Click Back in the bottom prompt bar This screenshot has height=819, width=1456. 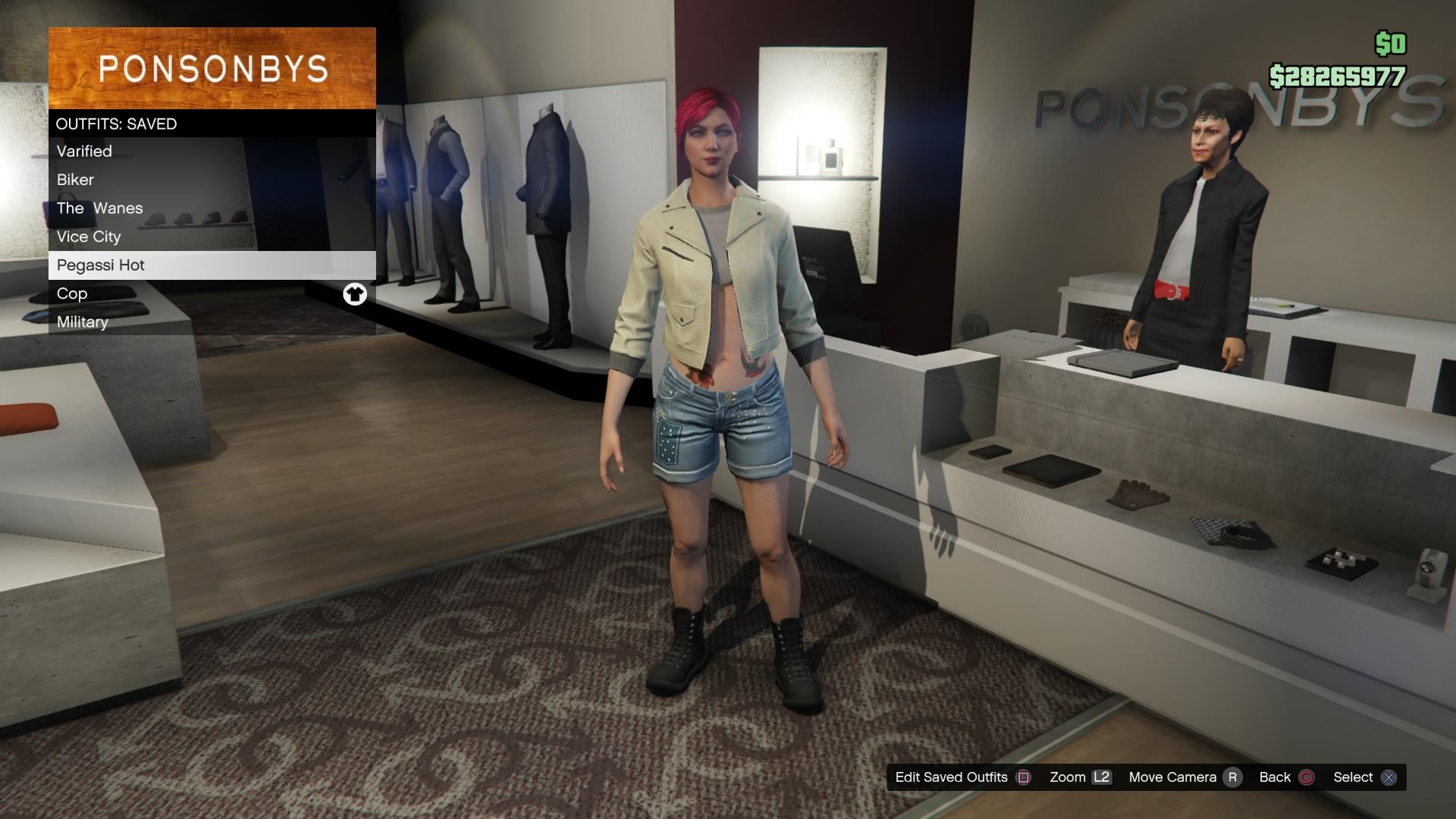coord(1274,777)
